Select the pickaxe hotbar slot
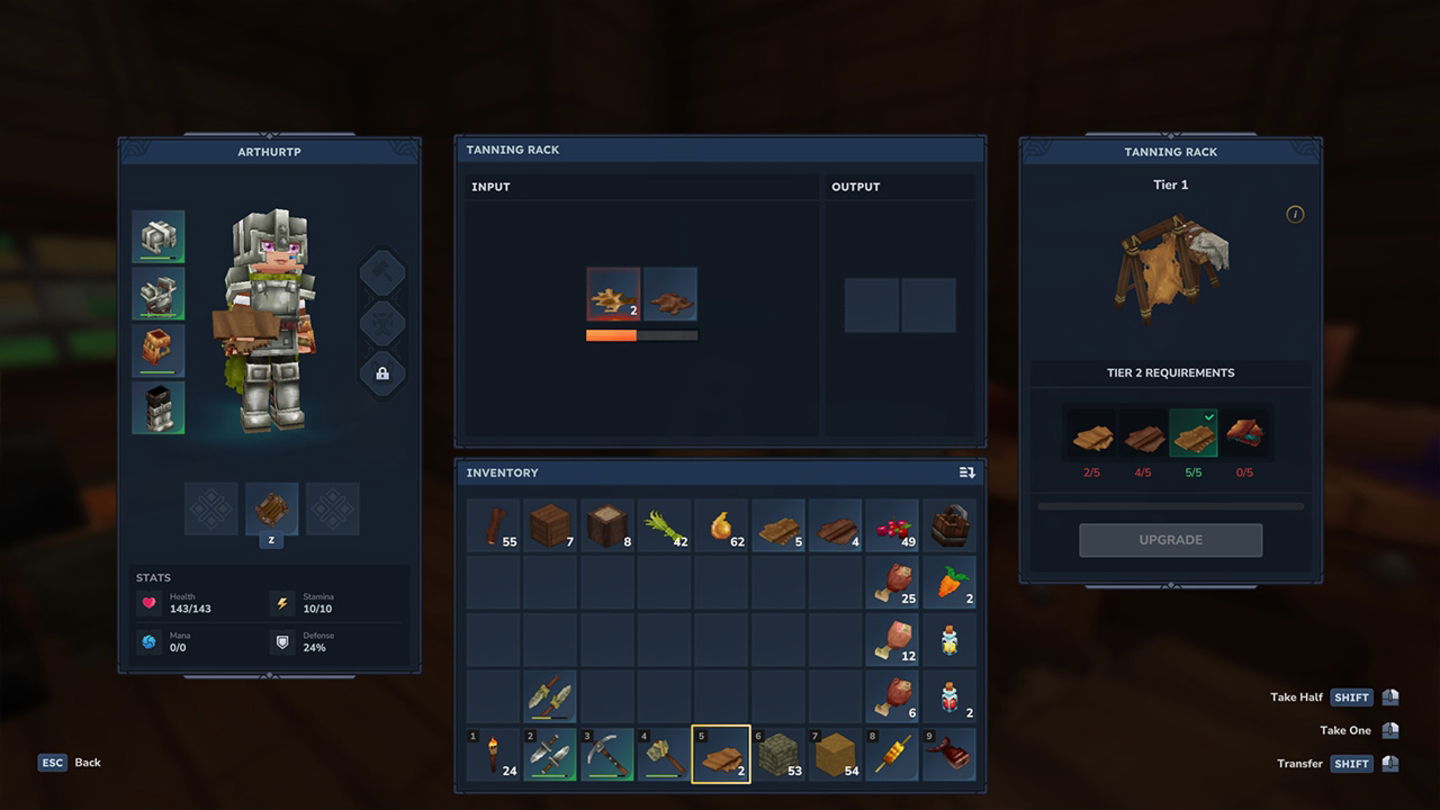Image resolution: width=1440 pixels, height=810 pixels. [607, 754]
